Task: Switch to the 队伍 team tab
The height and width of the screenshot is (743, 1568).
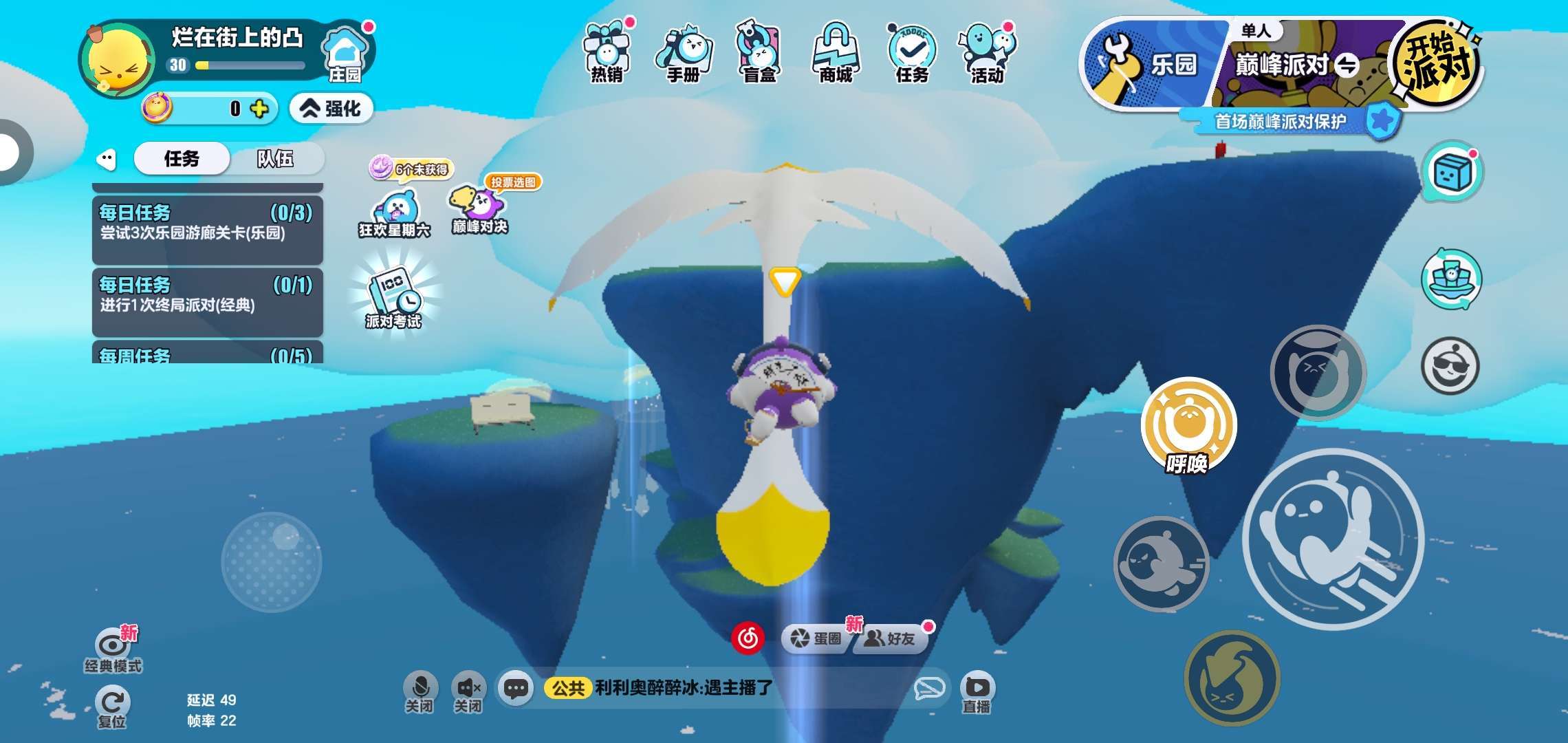Action: (275, 159)
